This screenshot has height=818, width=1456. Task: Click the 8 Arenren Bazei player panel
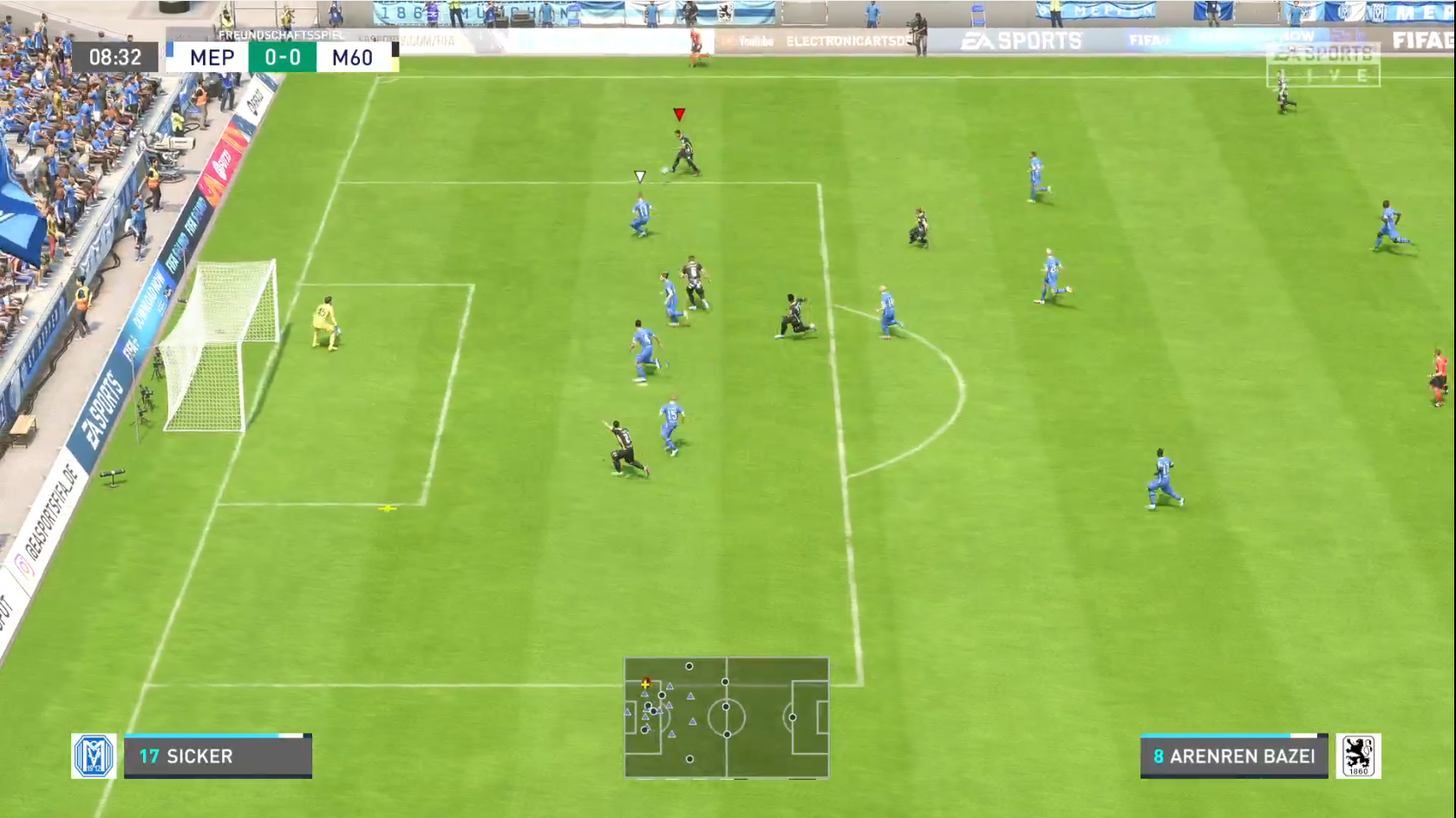tap(1233, 756)
